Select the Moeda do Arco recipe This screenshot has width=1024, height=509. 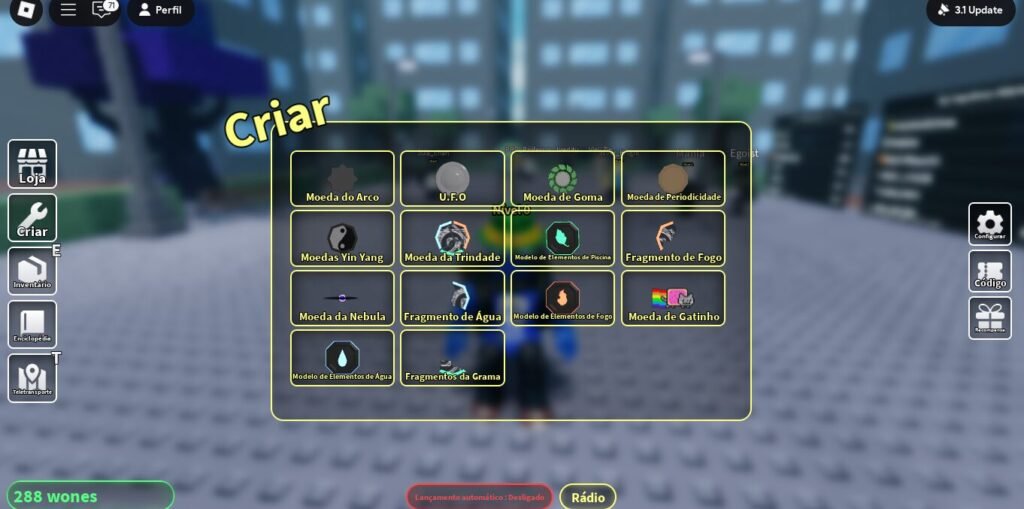342,179
